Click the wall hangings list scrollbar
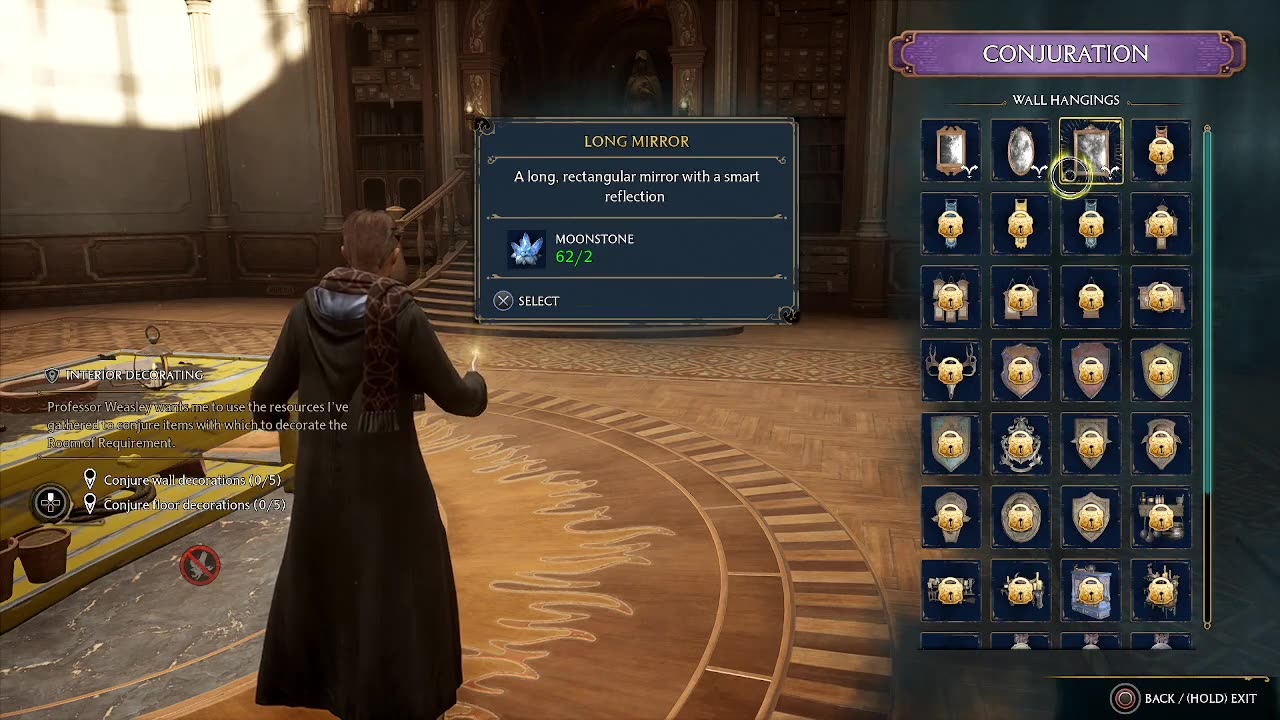The height and width of the screenshot is (720, 1280). 1207,310
